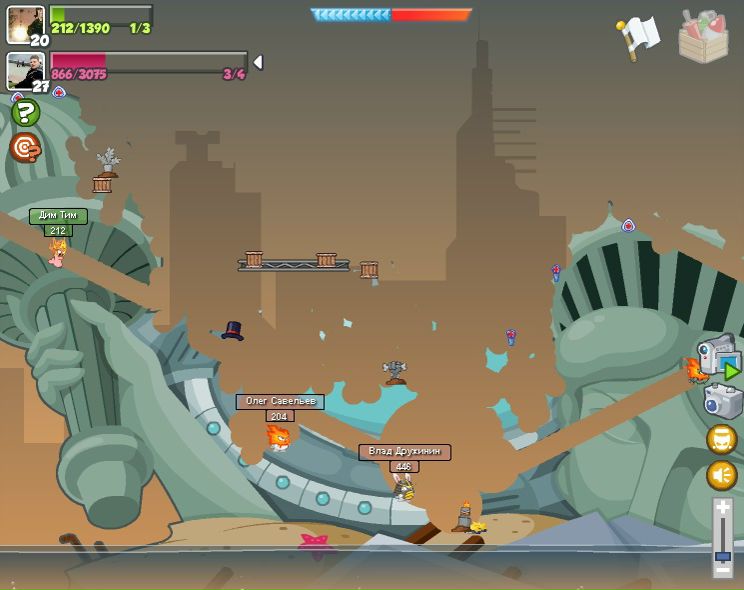Click the orange target hint button
Image resolution: width=744 pixels, height=590 pixels.
[25, 148]
